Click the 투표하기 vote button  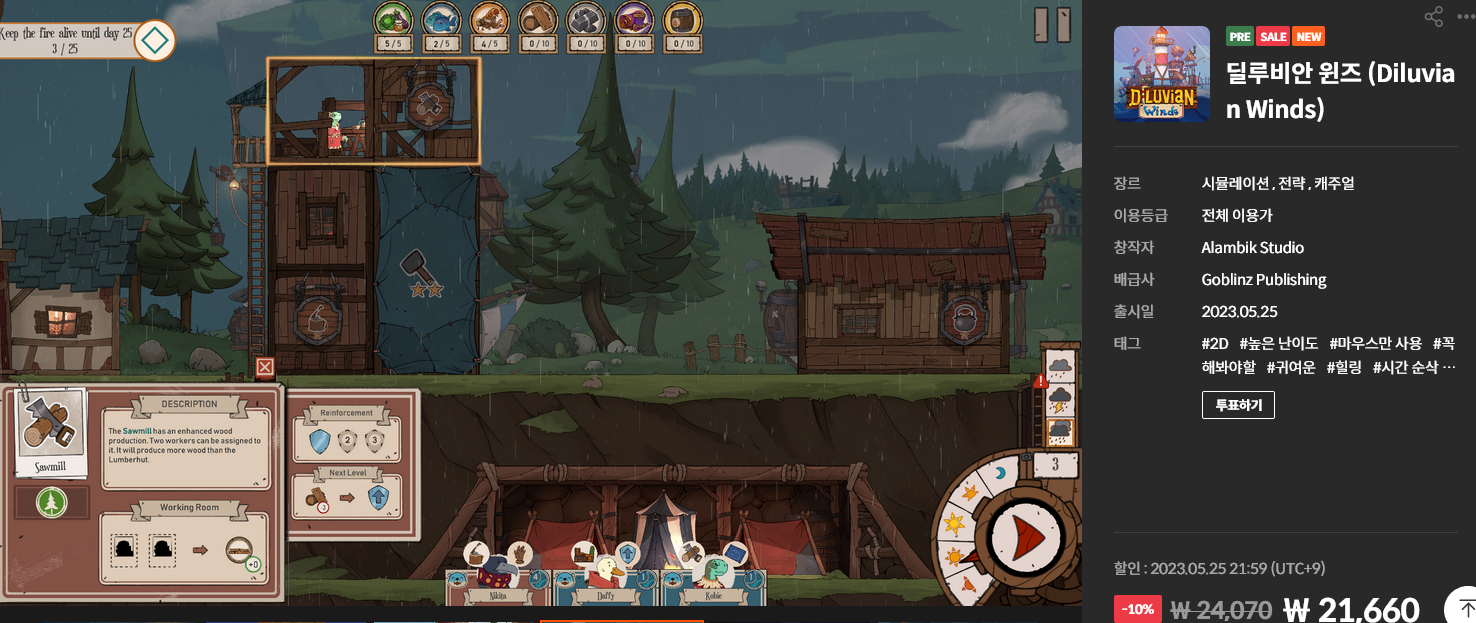click(x=1238, y=405)
